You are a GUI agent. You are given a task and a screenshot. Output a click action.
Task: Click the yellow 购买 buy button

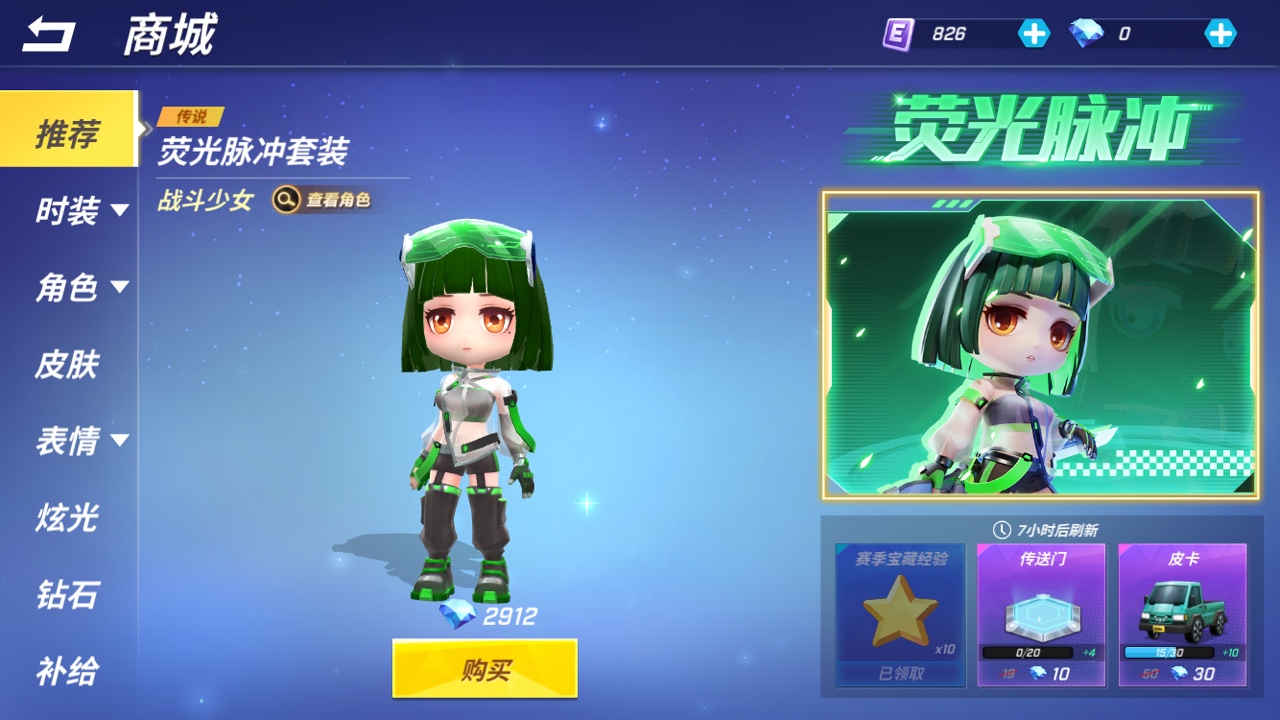[x=485, y=668]
